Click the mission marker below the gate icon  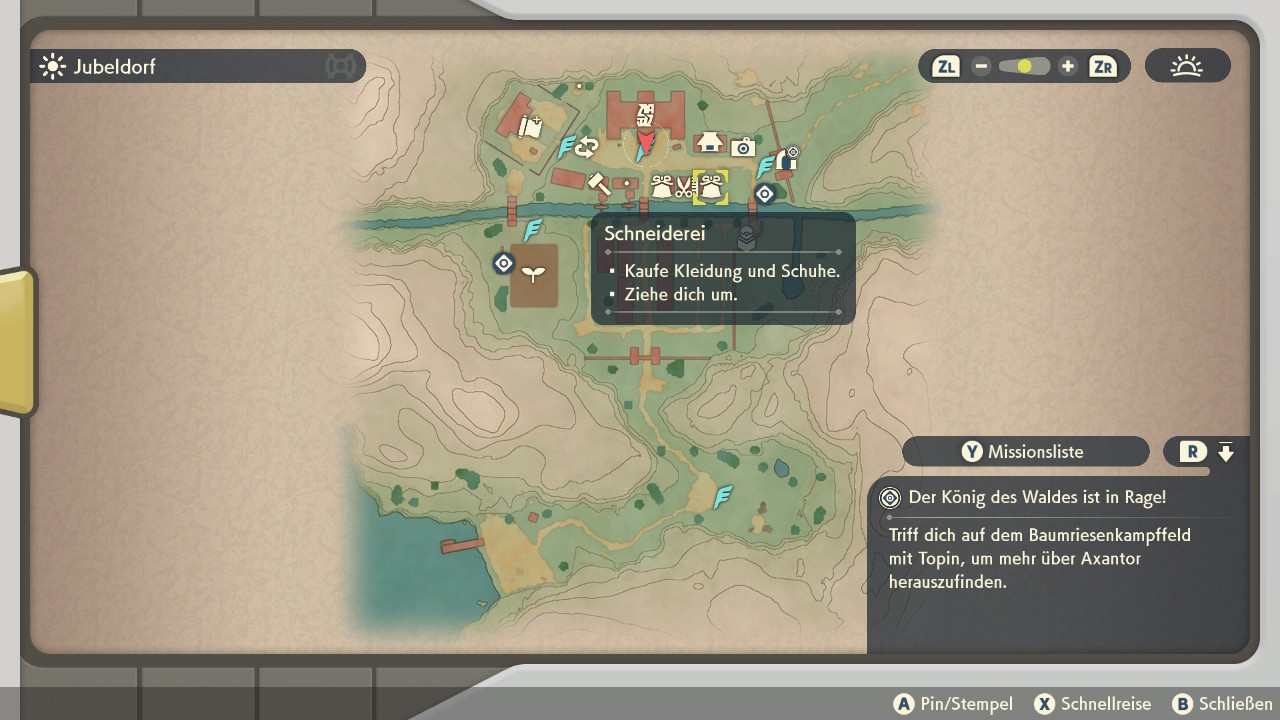tap(765, 194)
